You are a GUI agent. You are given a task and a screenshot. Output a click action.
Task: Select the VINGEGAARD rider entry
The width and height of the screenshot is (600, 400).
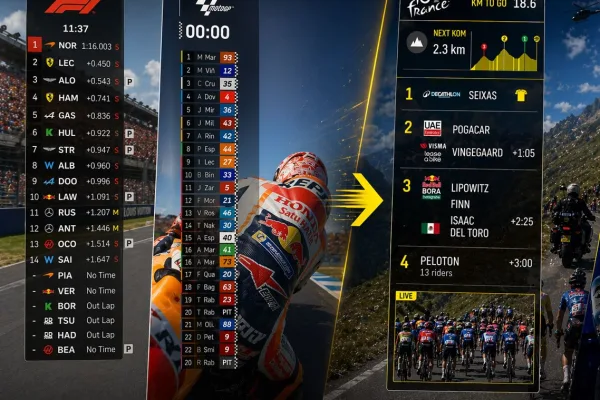click(467, 153)
